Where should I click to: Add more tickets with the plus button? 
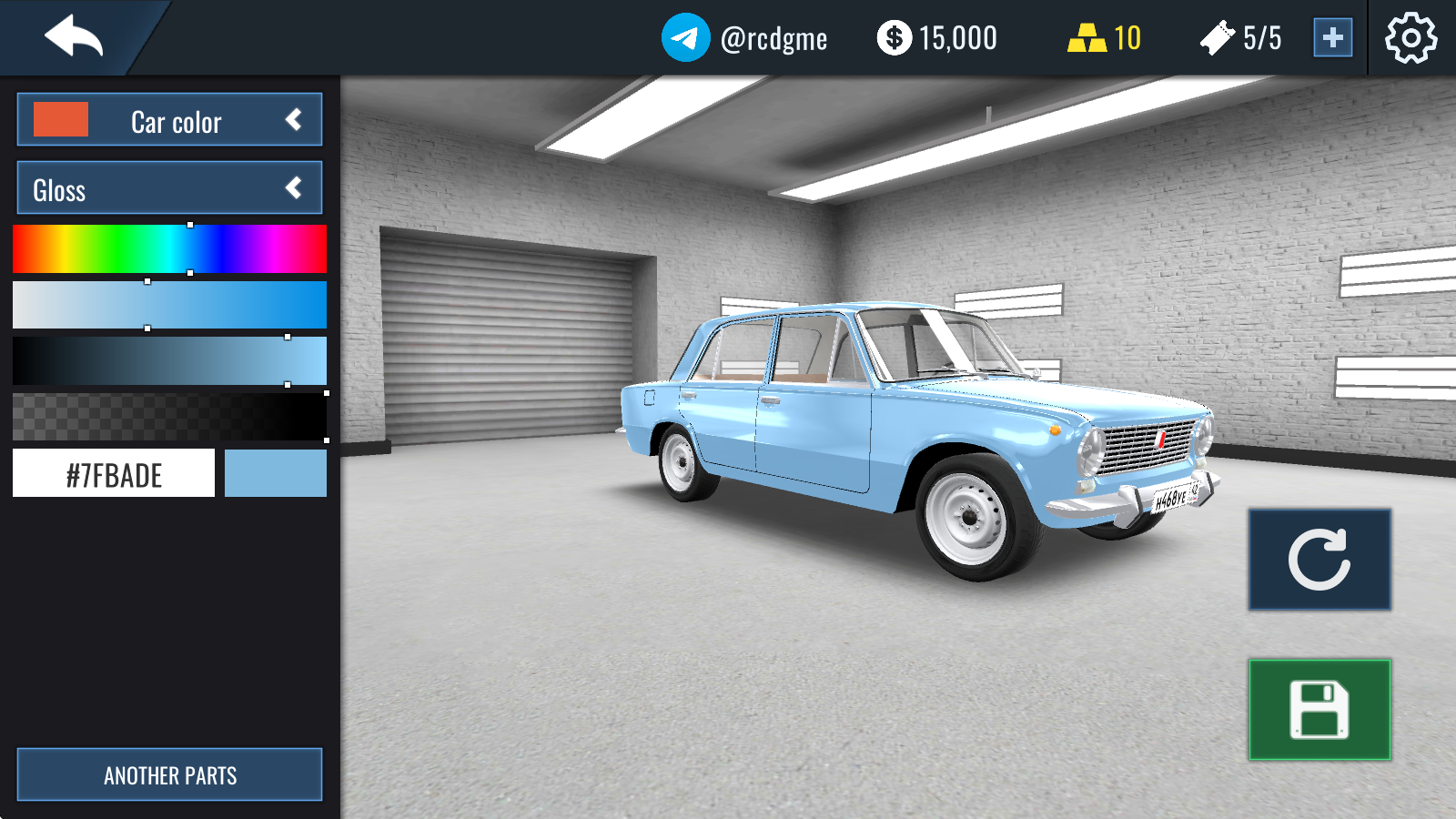tap(1332, 38)
